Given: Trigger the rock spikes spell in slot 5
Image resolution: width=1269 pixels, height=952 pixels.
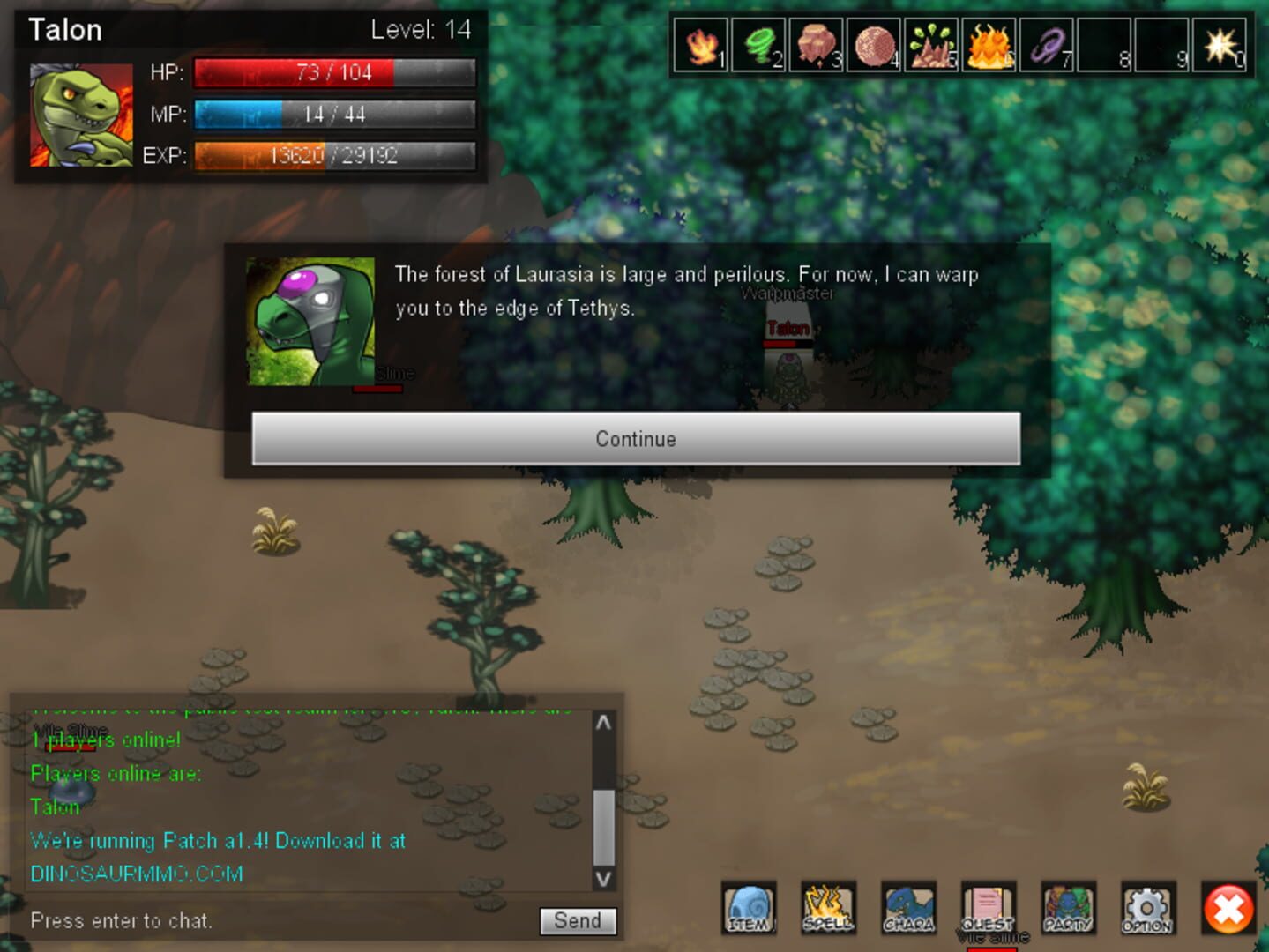Looking at the screenshot, I should click(x=931, y=45).
